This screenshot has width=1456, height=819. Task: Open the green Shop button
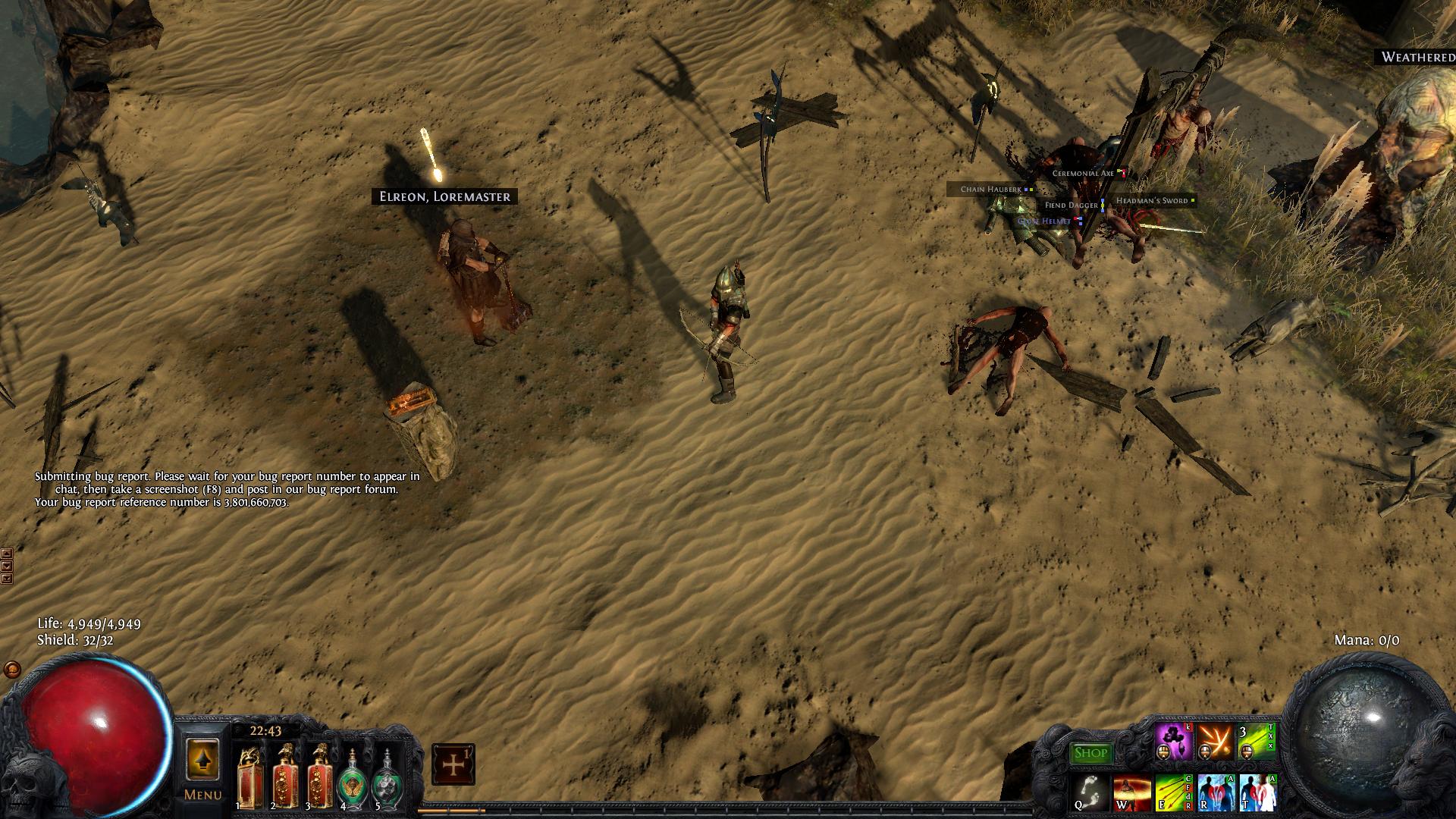[x=1091, y=753]
